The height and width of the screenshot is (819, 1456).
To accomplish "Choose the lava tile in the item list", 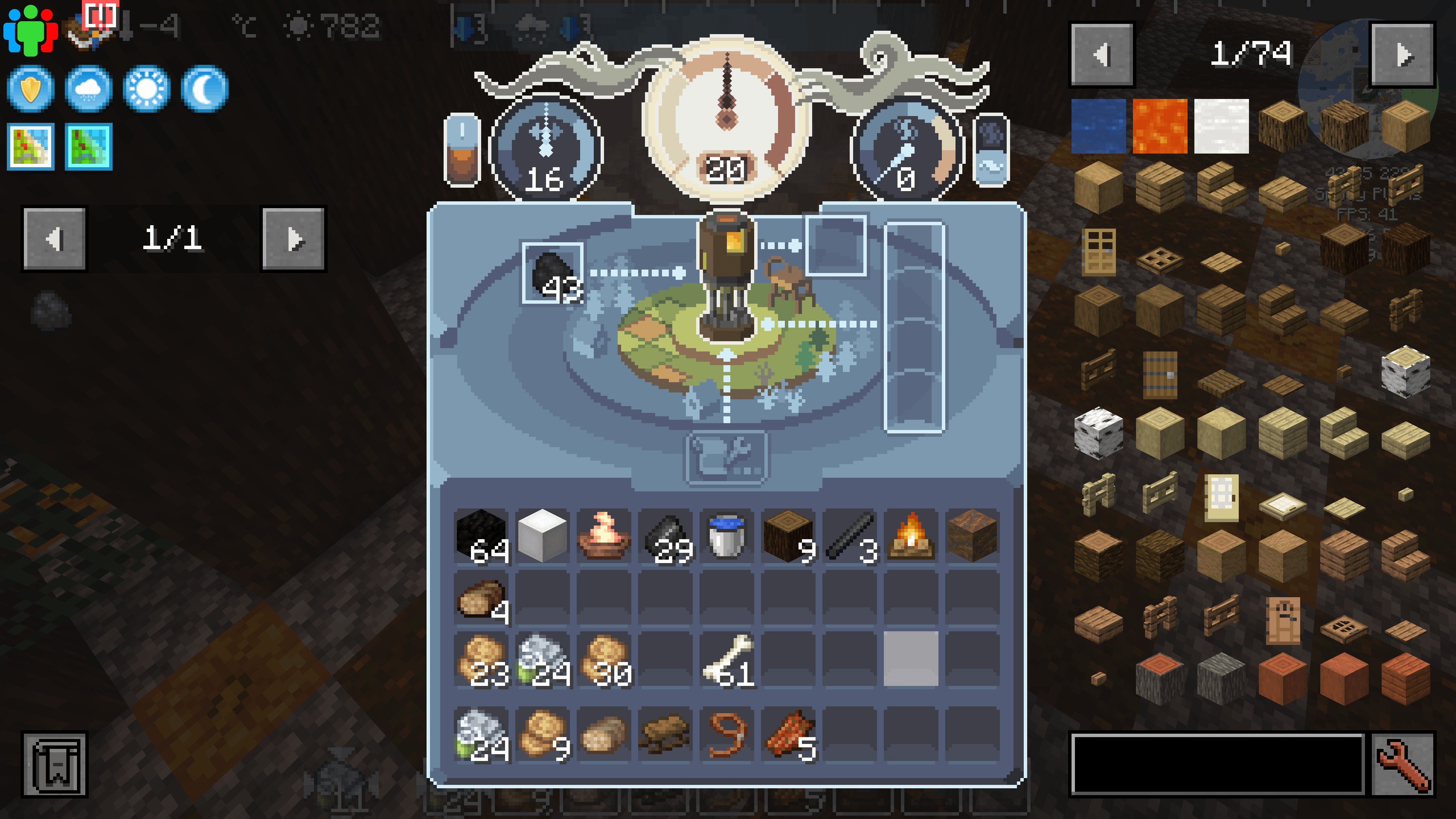I will (x=1160, y=126).
